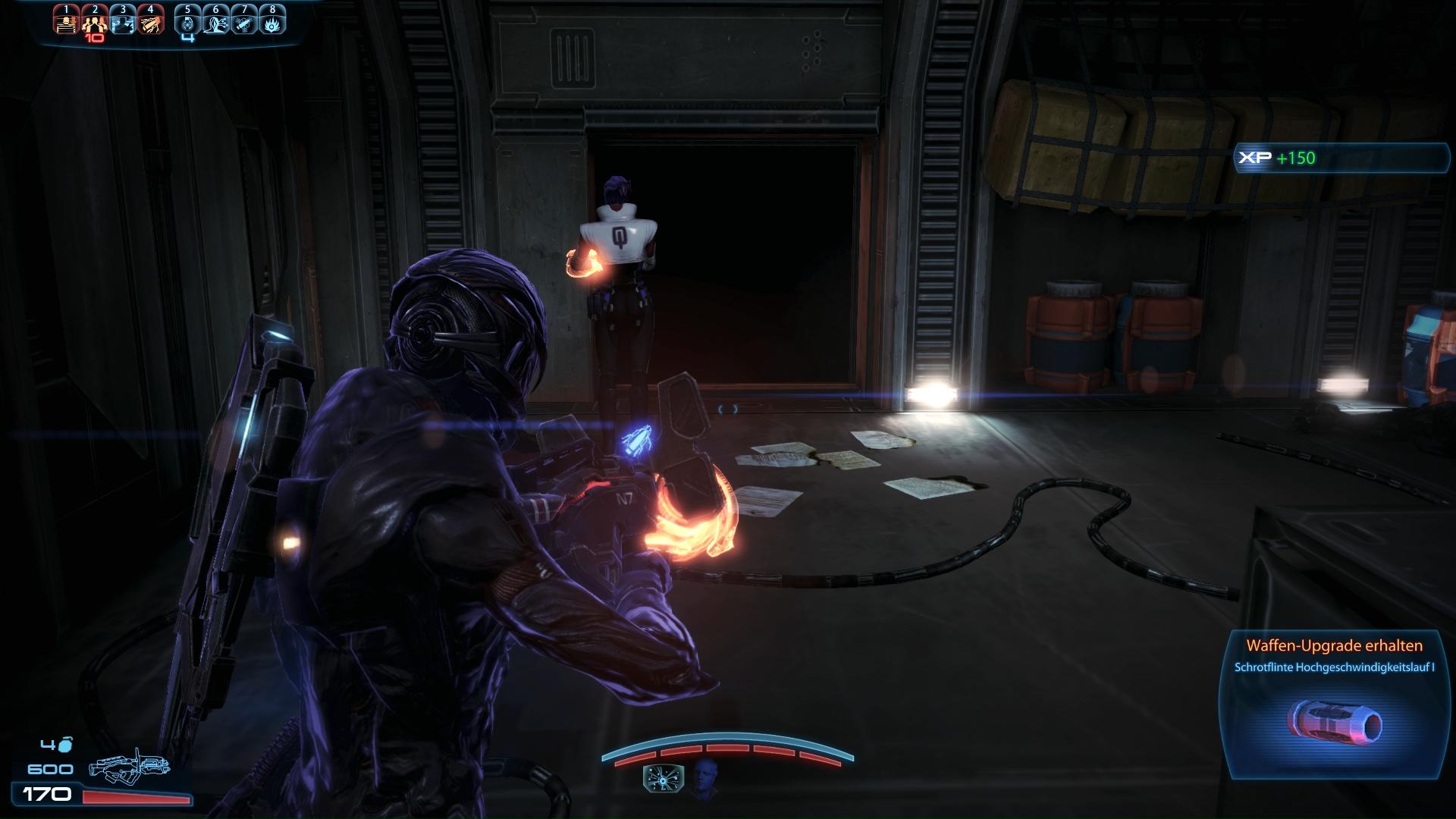Throw the slot 5 grenade power
The image size is (1456, 819).
(x=188, y=24)
